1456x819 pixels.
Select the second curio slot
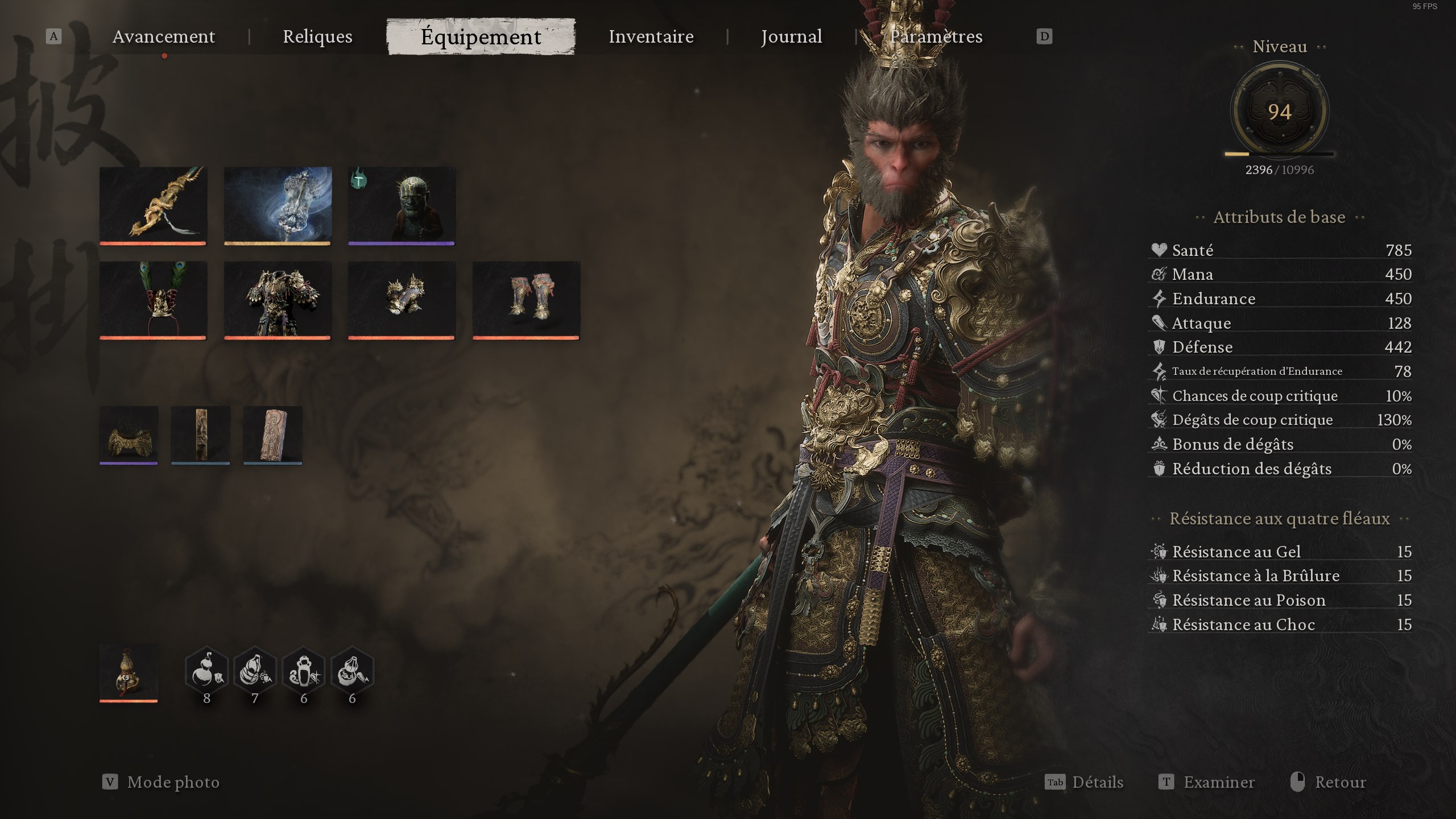click(200, 435)
